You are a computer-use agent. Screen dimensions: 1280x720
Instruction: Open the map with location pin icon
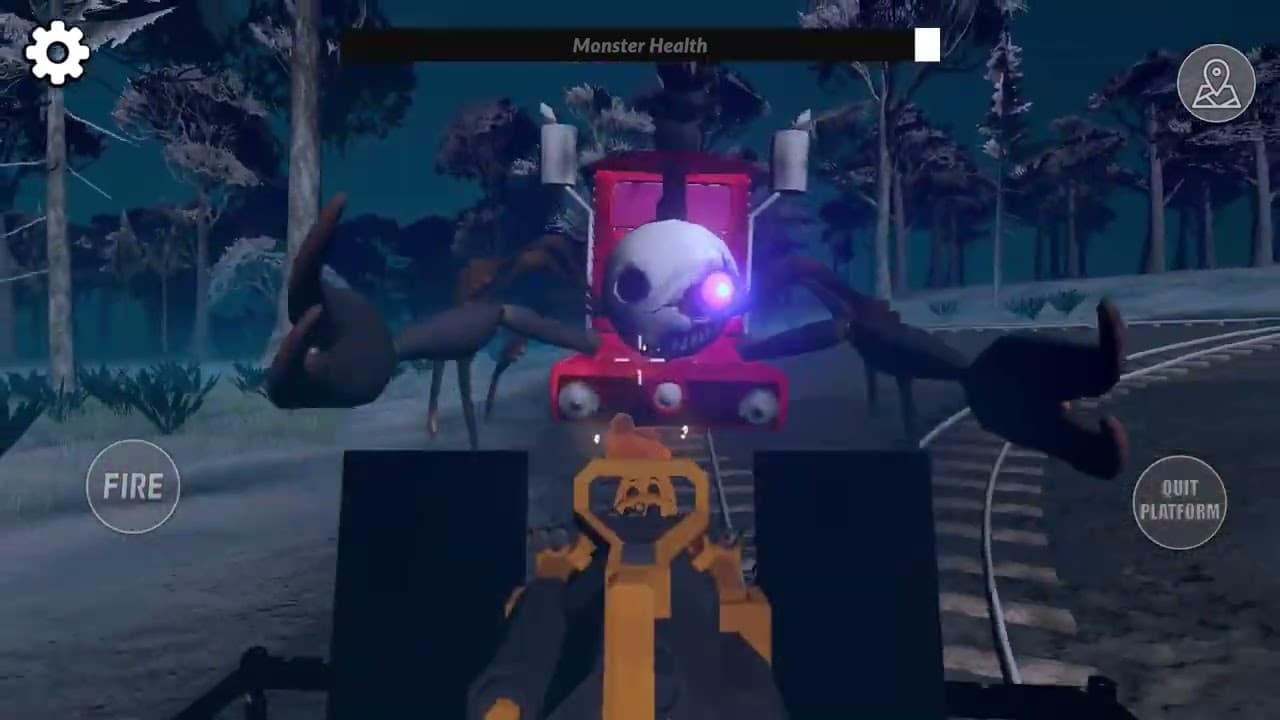(1216, 84)
